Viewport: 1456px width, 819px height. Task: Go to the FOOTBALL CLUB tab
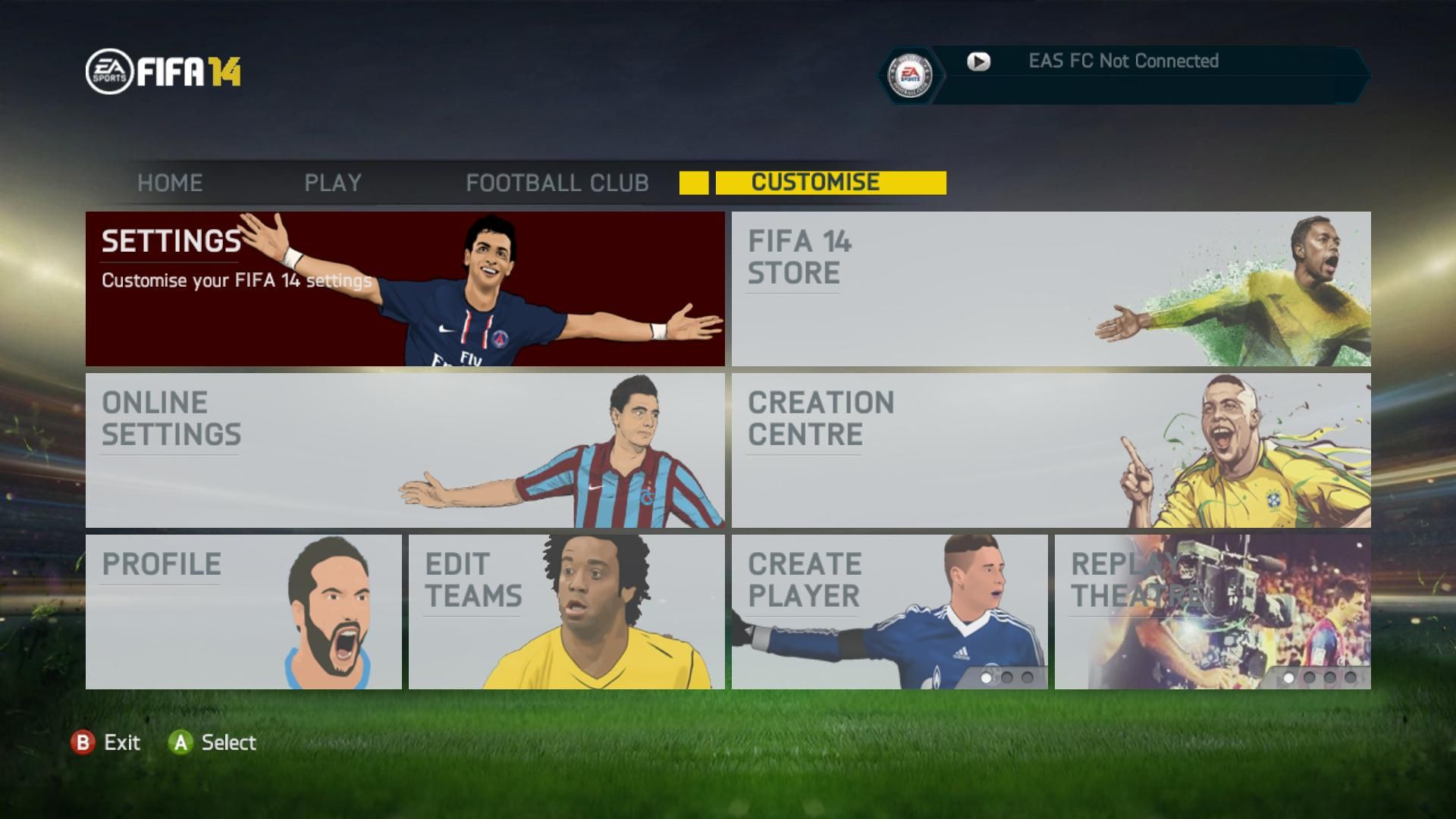click(x=557, y=183)
